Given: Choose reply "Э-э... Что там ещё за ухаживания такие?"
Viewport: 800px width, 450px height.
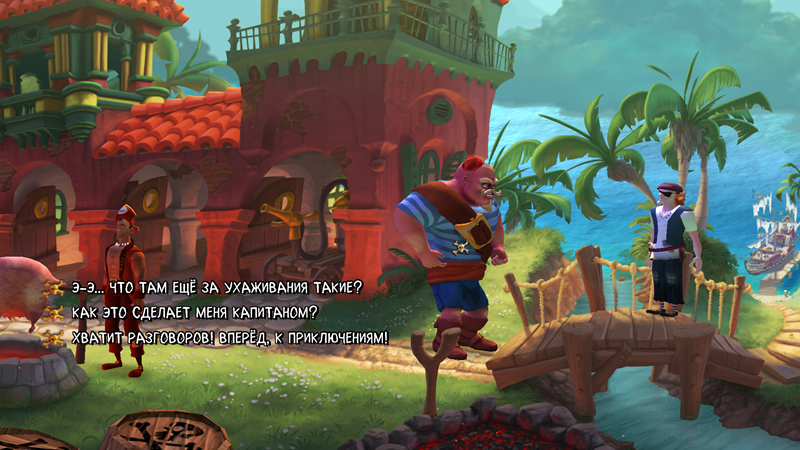Looking at the screenshot, I should [217, 288].
